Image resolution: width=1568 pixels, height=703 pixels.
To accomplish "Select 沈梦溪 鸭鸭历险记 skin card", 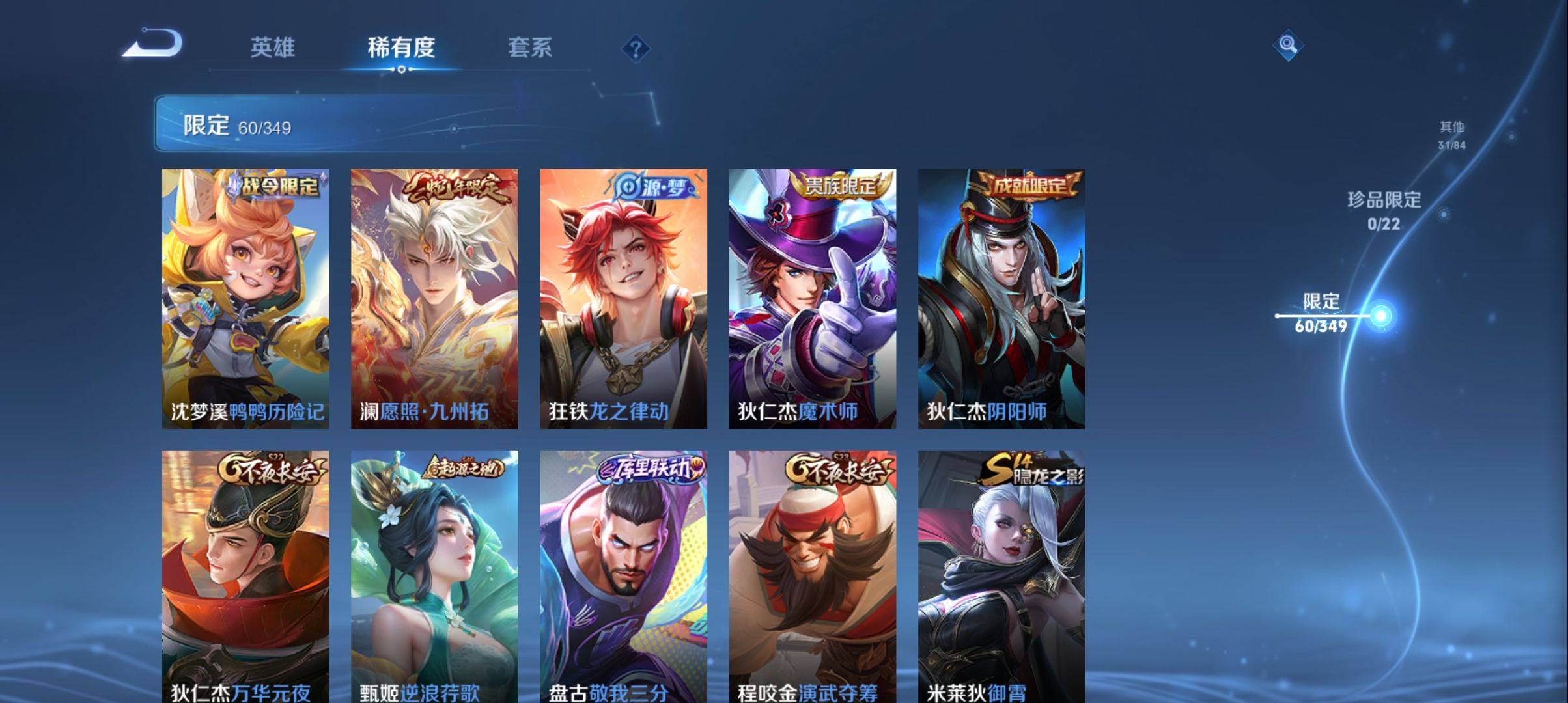I will pyautogui.click(x=245, y=298).
